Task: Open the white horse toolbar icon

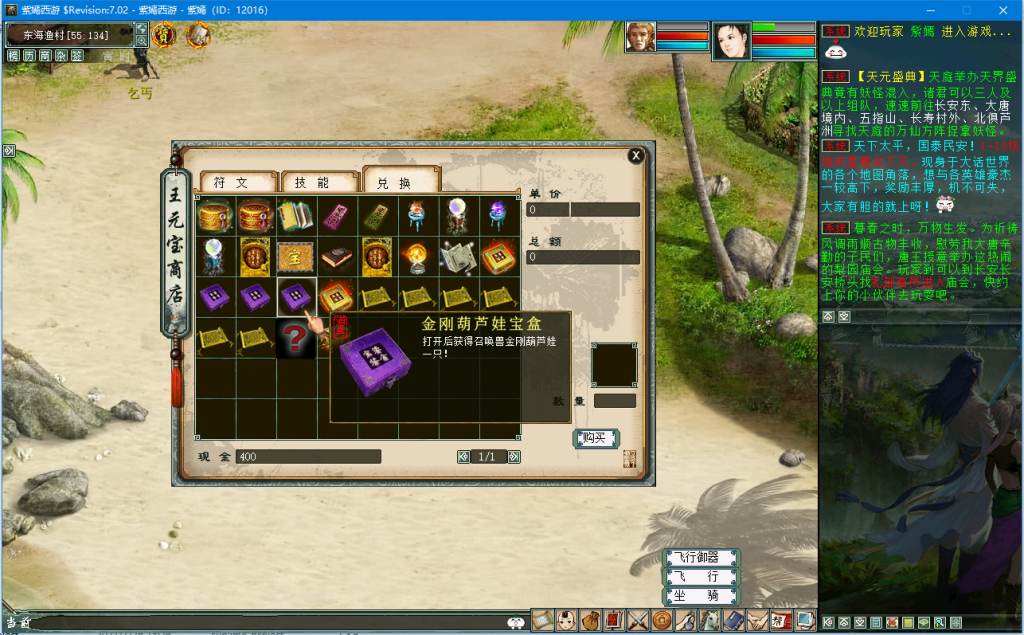Action: (710, 620)
